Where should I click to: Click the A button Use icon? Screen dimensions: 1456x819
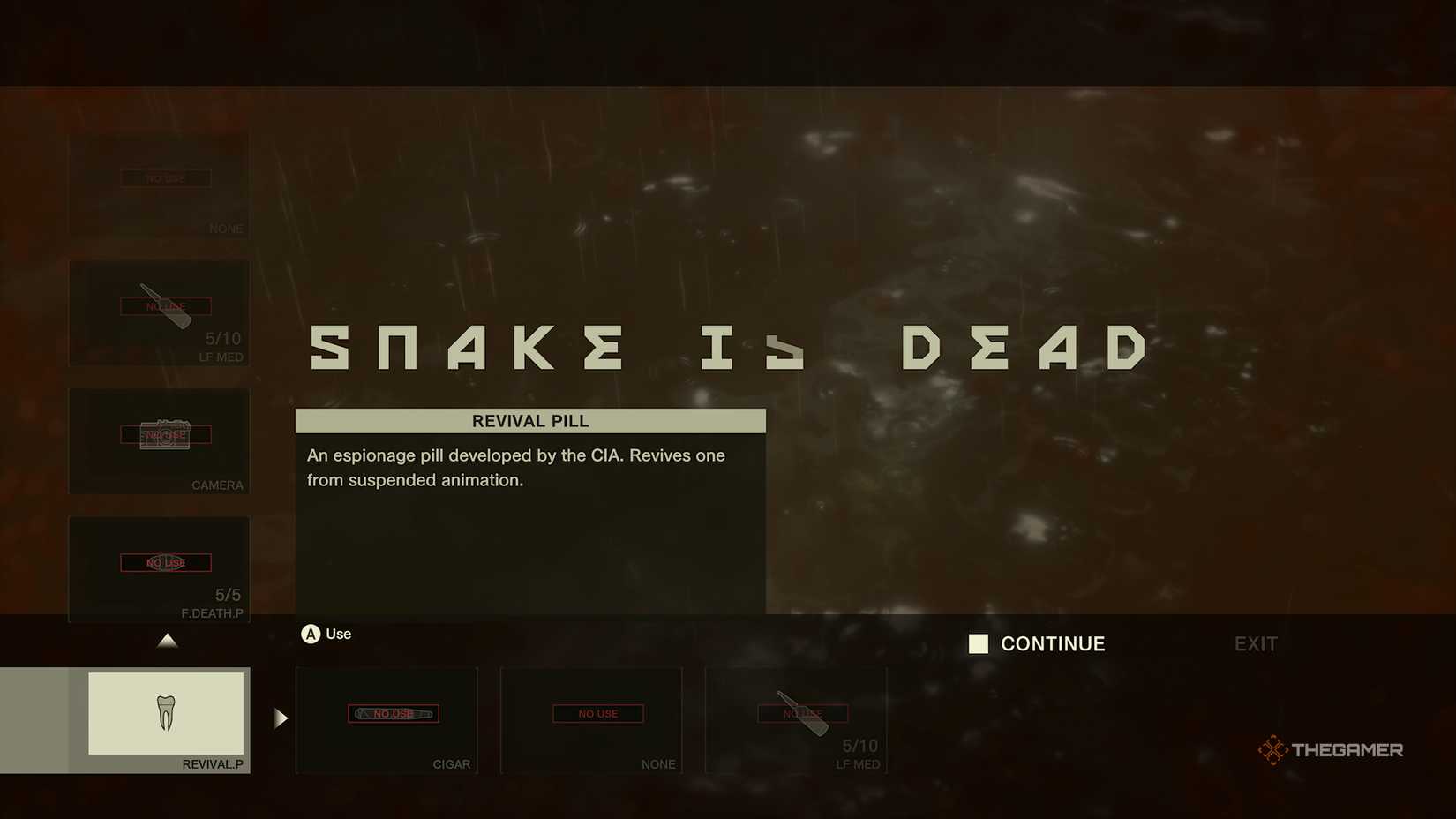(x=311, y=634)
